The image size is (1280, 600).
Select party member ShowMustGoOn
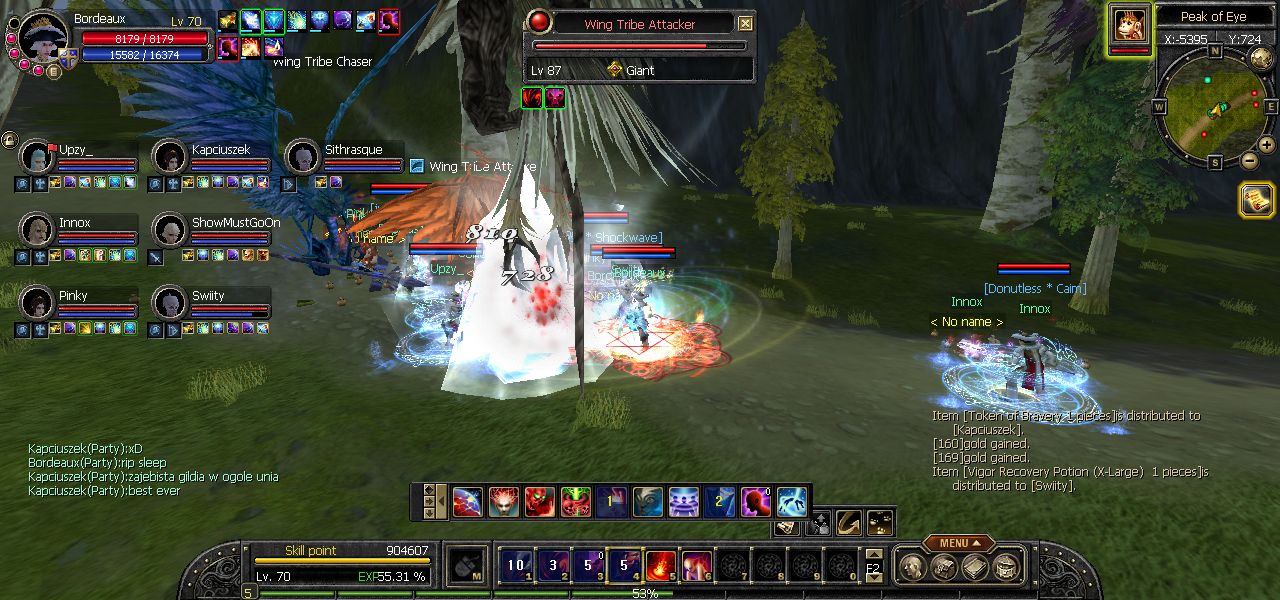coord(170,230)
